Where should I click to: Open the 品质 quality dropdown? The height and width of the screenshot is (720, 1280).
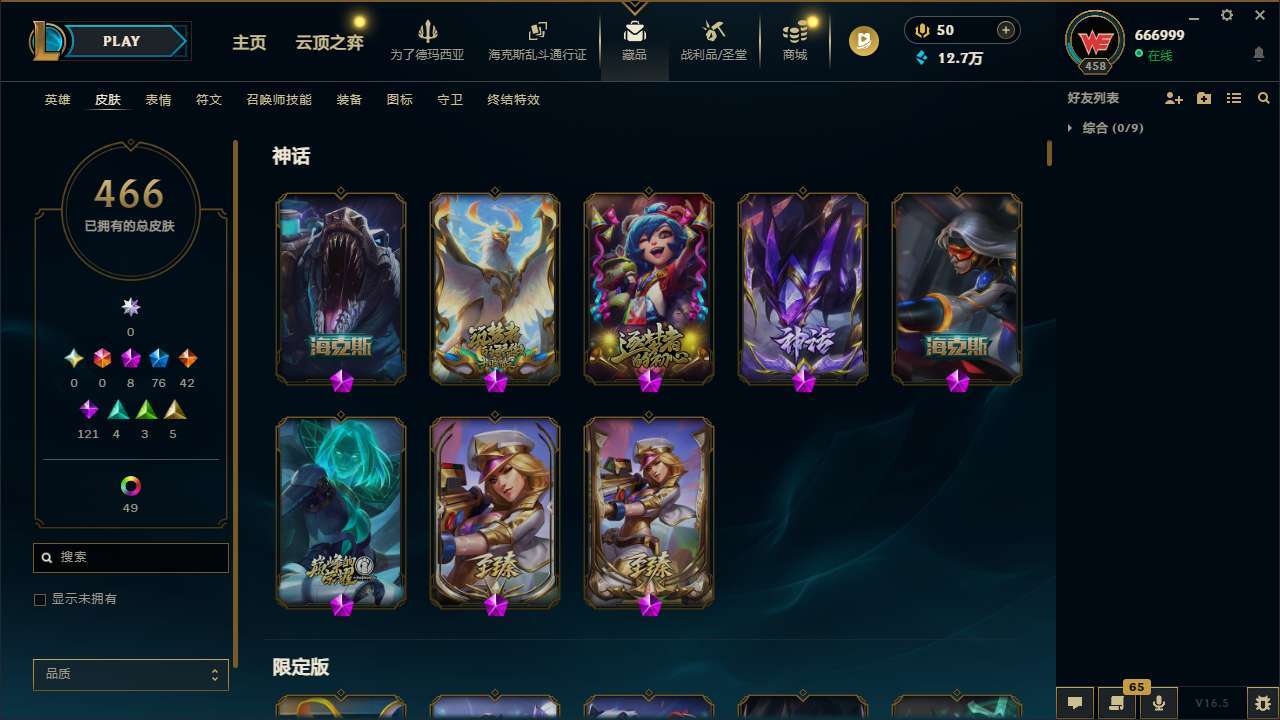[x=130, y=674]
